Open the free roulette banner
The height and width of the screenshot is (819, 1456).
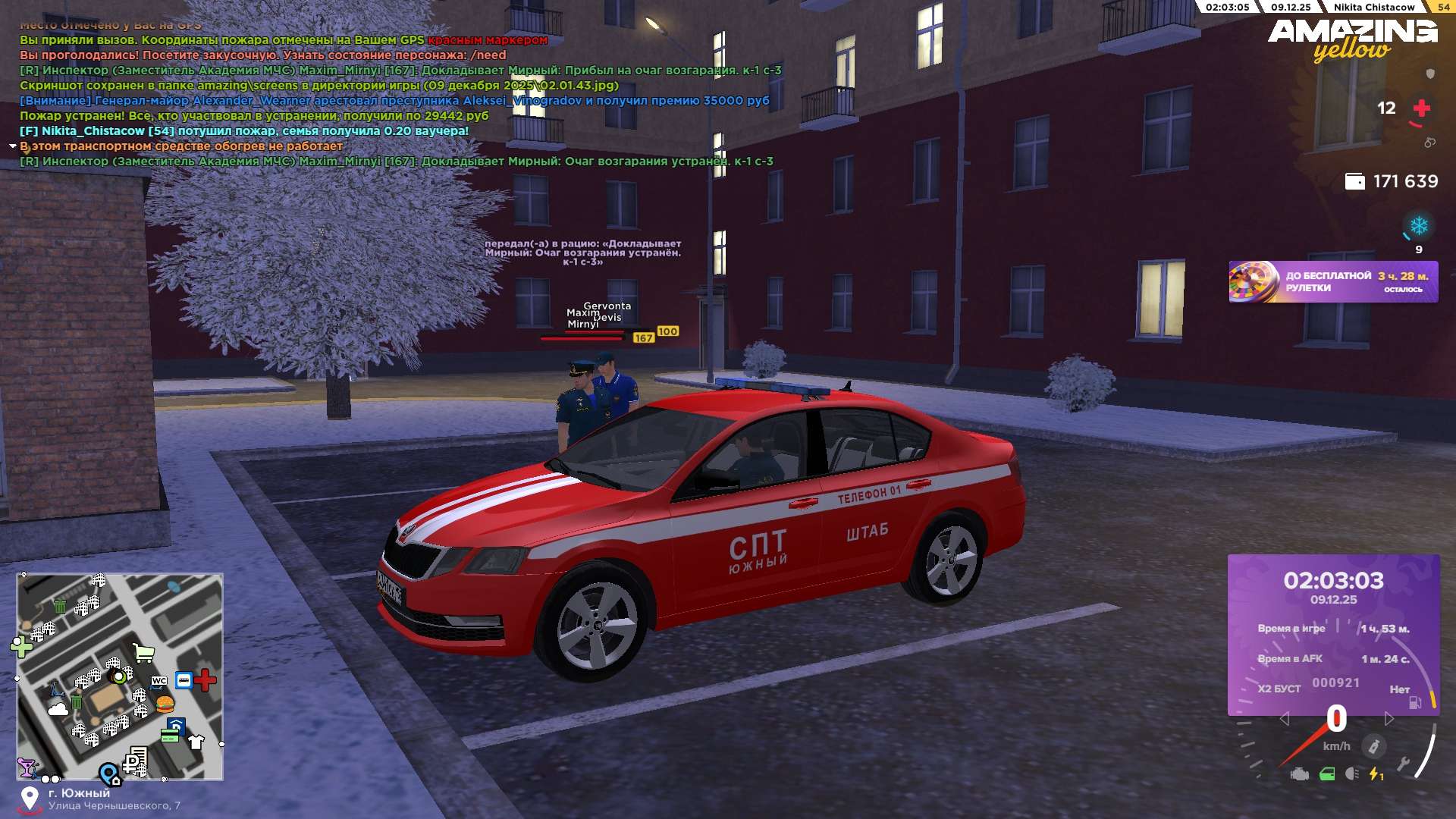point(1332,282)
